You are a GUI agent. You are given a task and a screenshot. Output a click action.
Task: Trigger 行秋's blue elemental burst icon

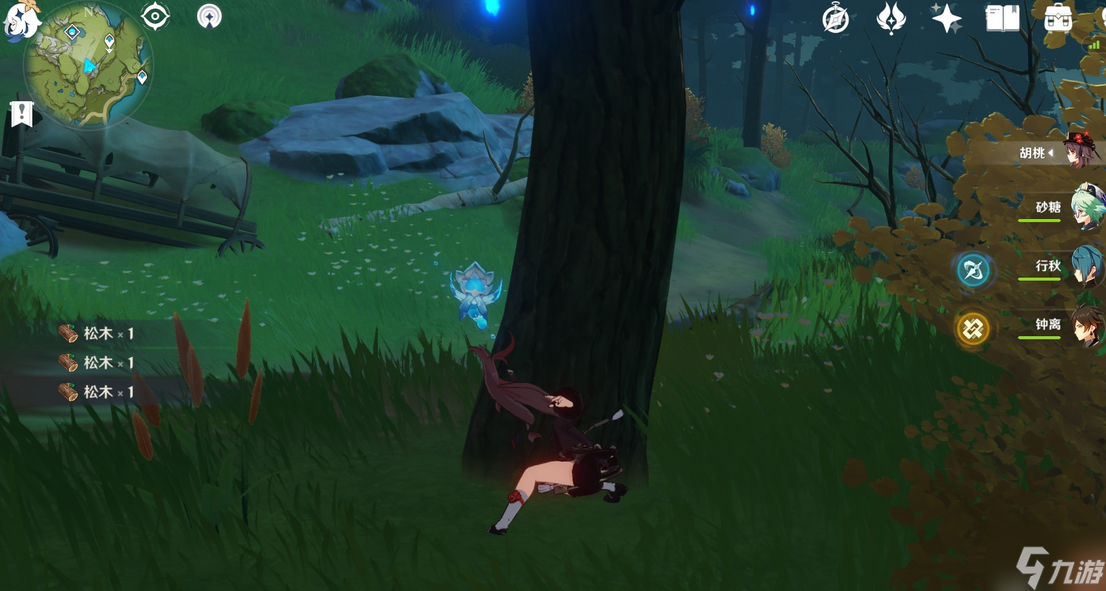pos(973,269)
